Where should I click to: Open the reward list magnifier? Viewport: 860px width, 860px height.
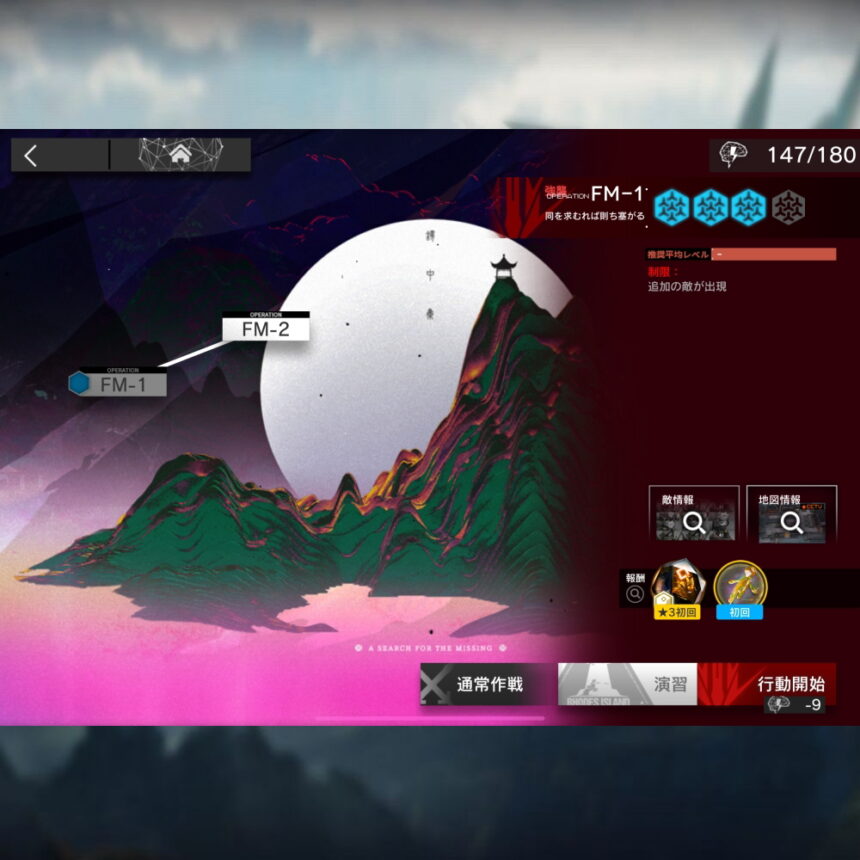pyautogui.click(x=634, y=595)
